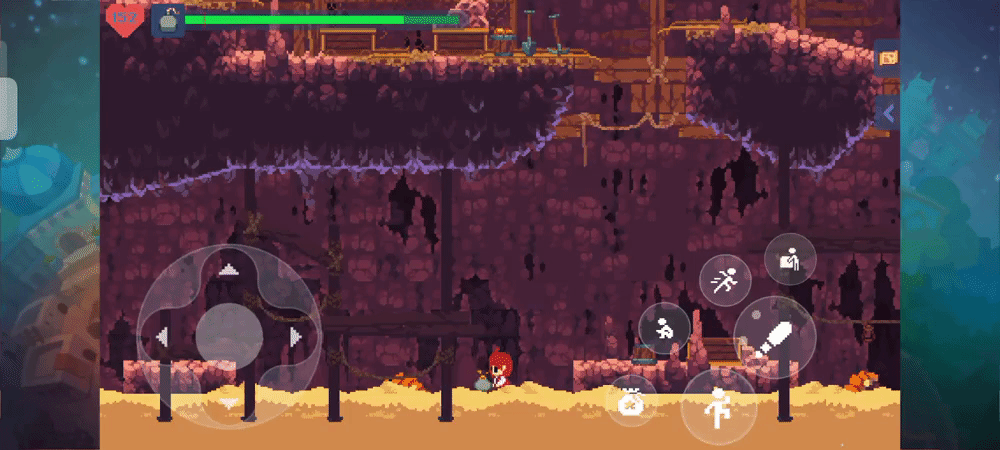Tap the D-pad right arrow
1000x450 pixels.
(296, 337)
